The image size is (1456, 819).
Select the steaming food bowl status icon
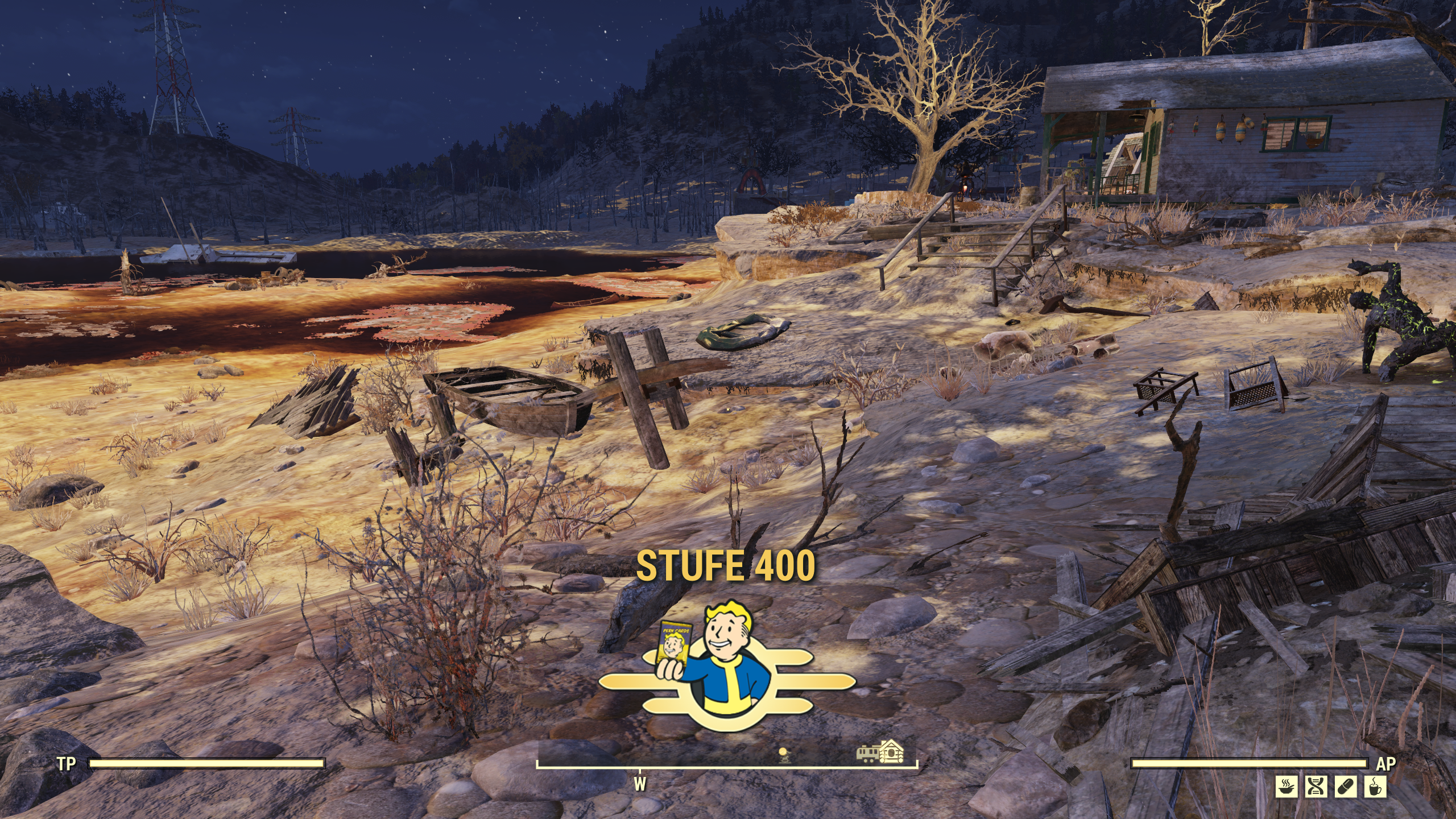(x=1285, y=787)
